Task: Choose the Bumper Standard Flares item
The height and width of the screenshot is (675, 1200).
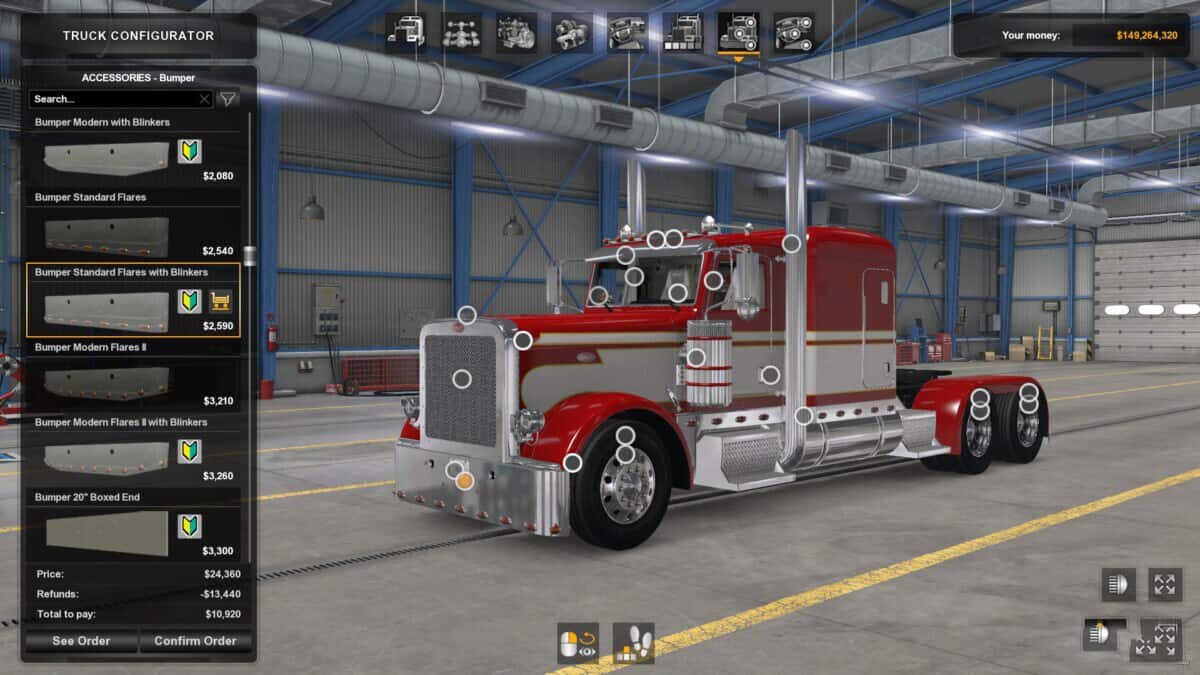Action: (133, 227)
